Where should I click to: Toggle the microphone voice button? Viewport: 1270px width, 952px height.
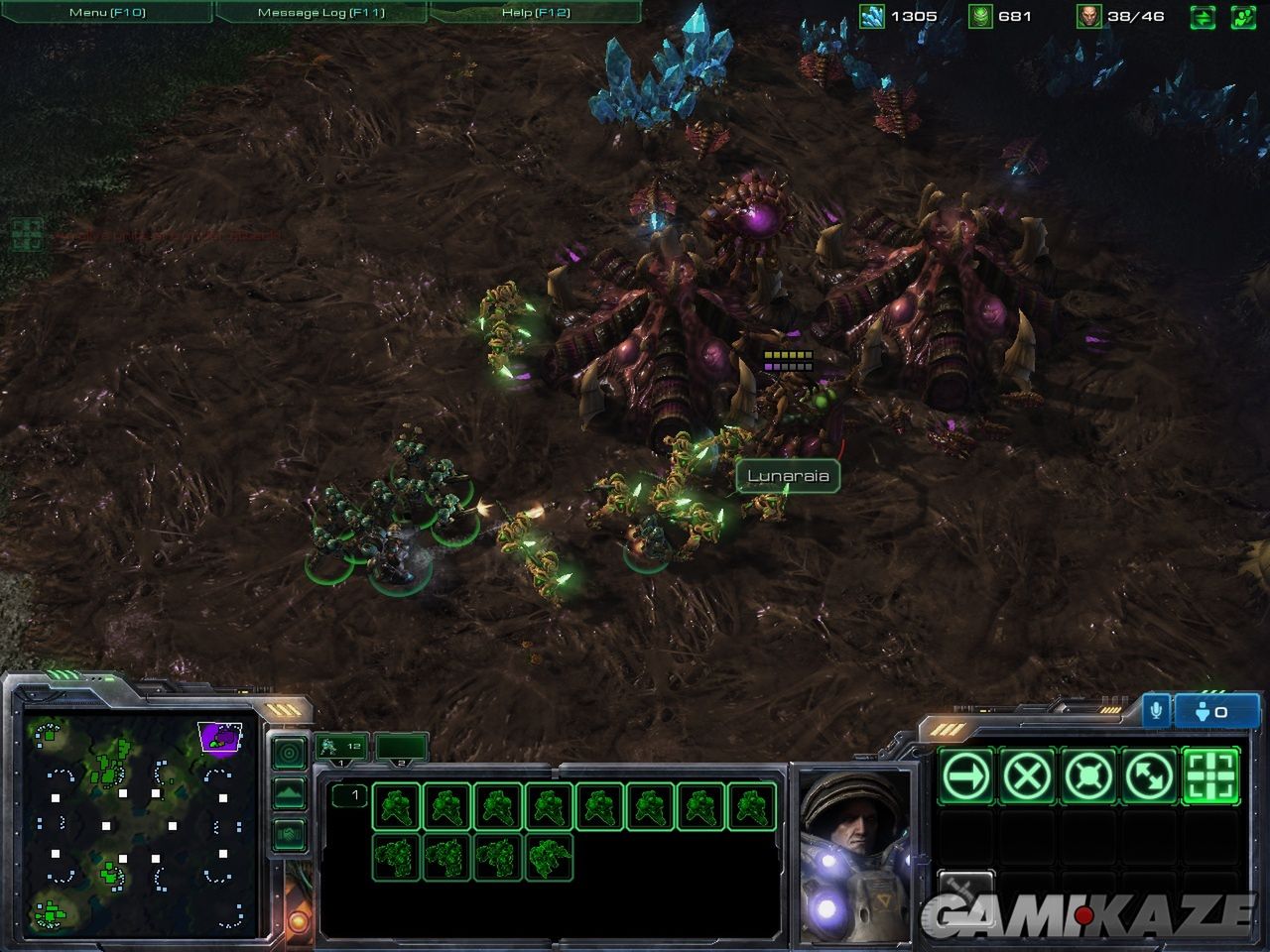[x=1155, y=711]
